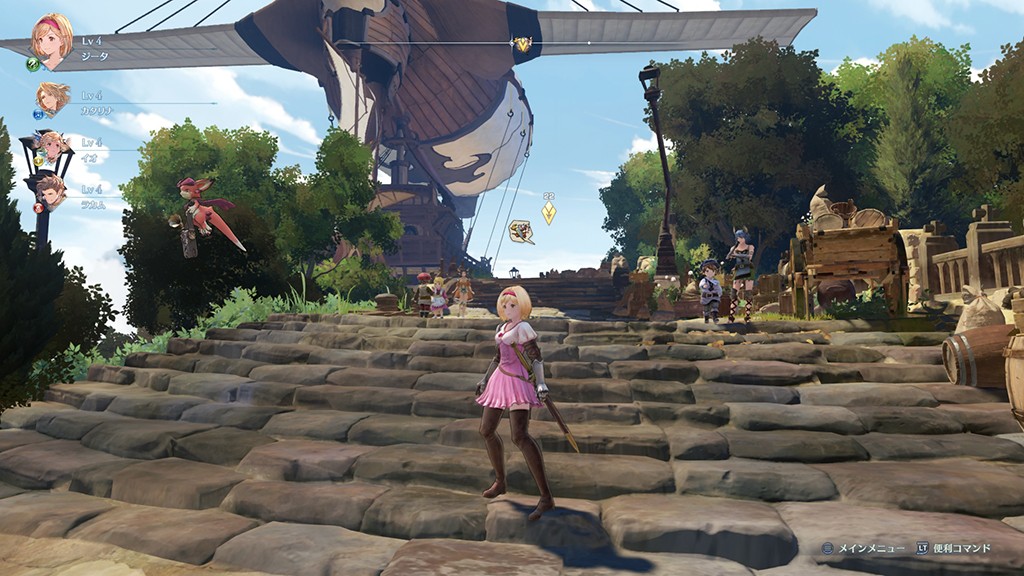Choose Katalina's (カタリナ) party portrait
The height and width of the screenshot is (576, 1024).
coord(52,98)
